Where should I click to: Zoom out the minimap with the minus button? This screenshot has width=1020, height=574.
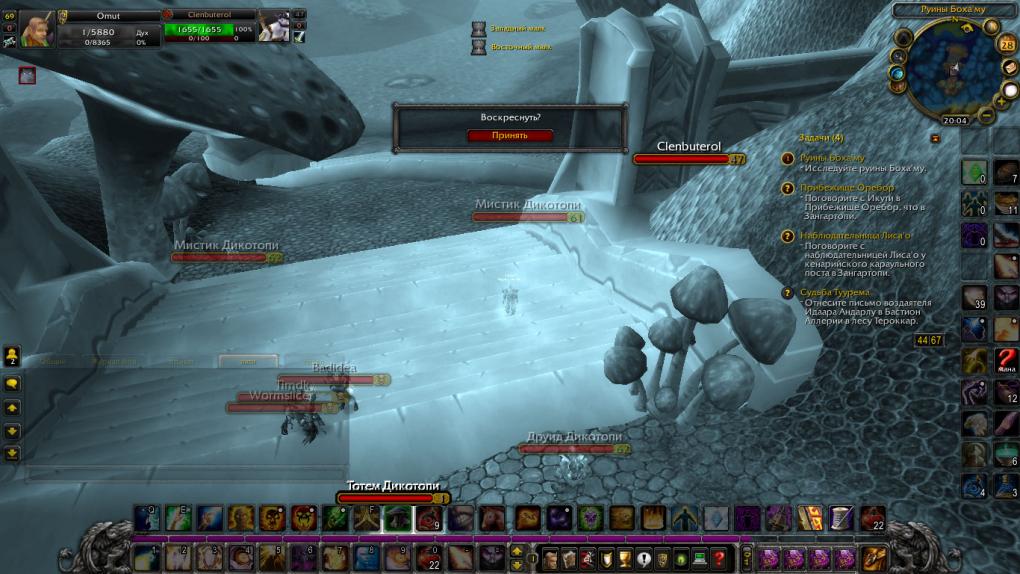(986, 115)
